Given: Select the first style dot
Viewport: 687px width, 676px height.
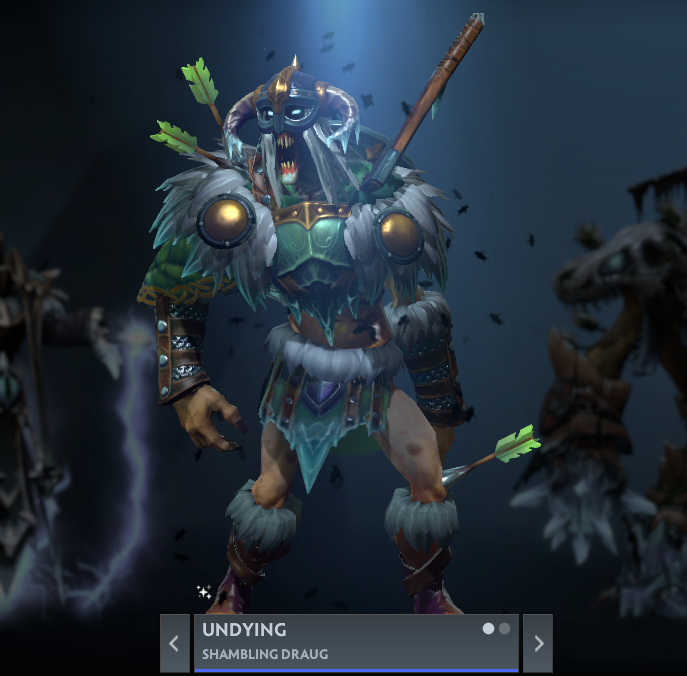Looking at the screenshot, I should pos(489,629).
